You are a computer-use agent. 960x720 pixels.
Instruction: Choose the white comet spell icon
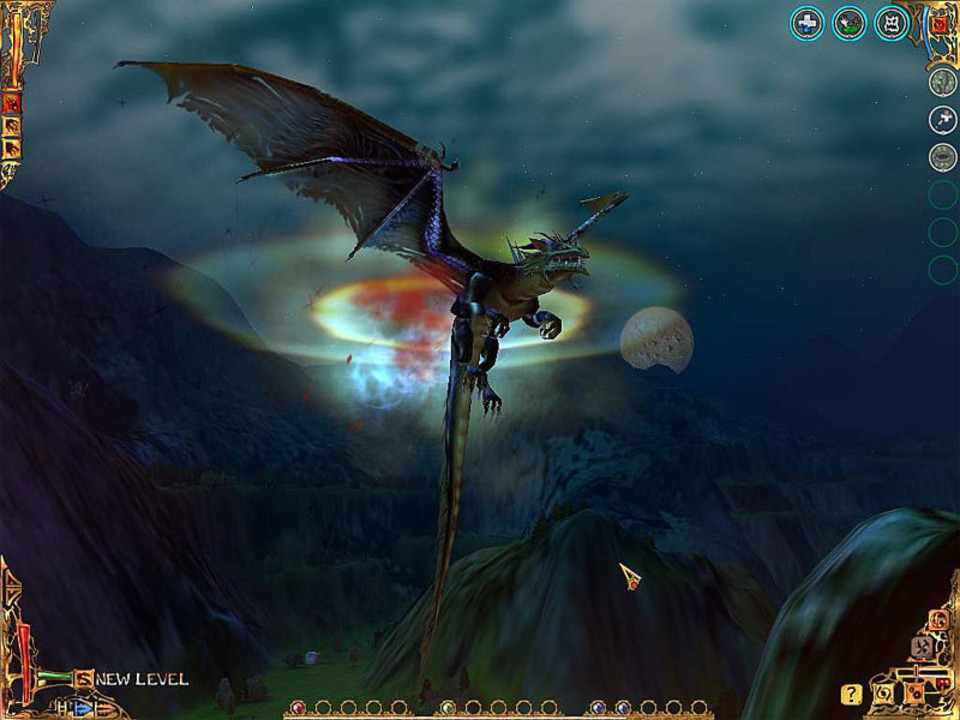tap(942, 120)
